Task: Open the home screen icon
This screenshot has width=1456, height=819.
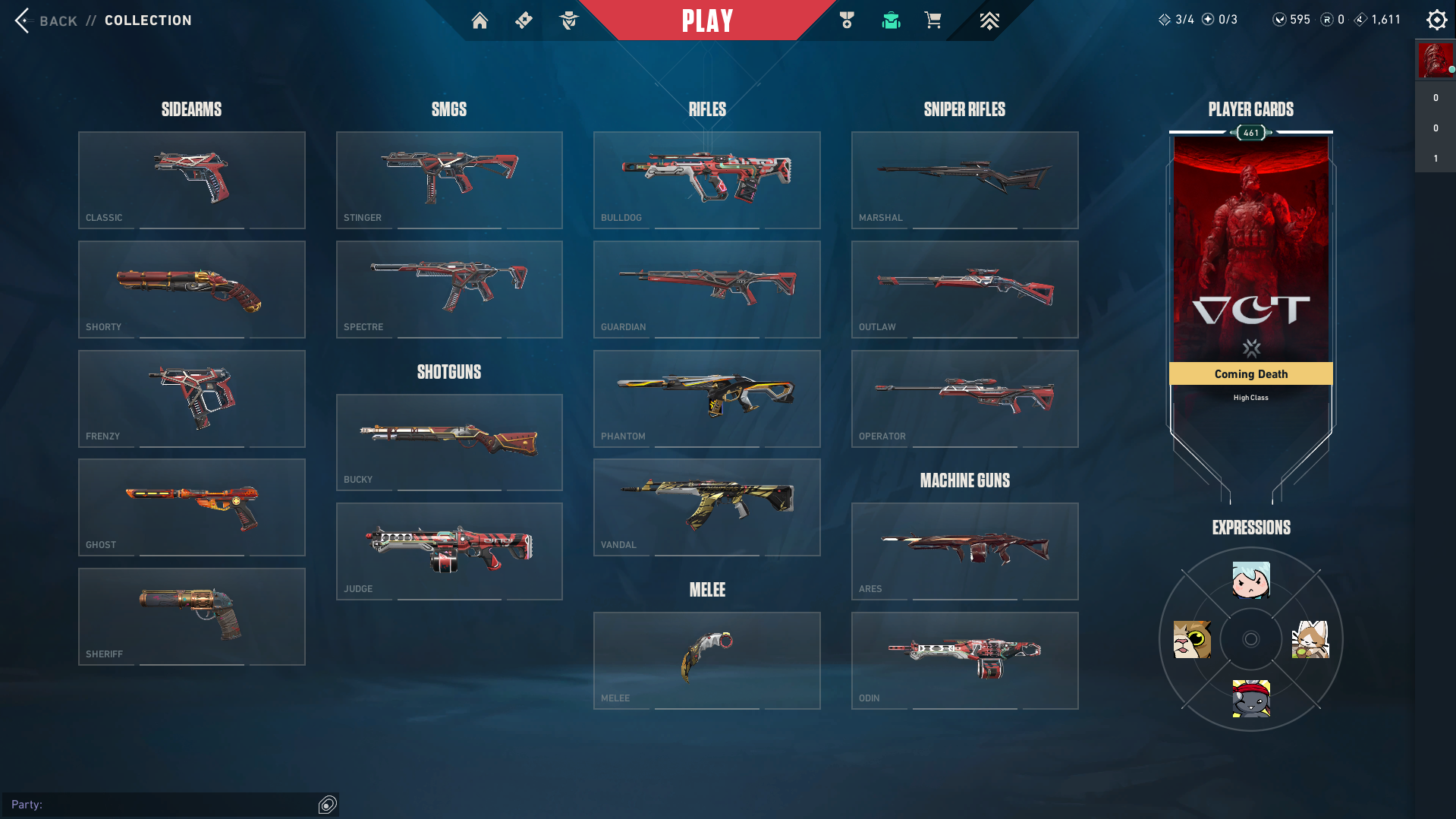Action: click(x=480, y=20)
